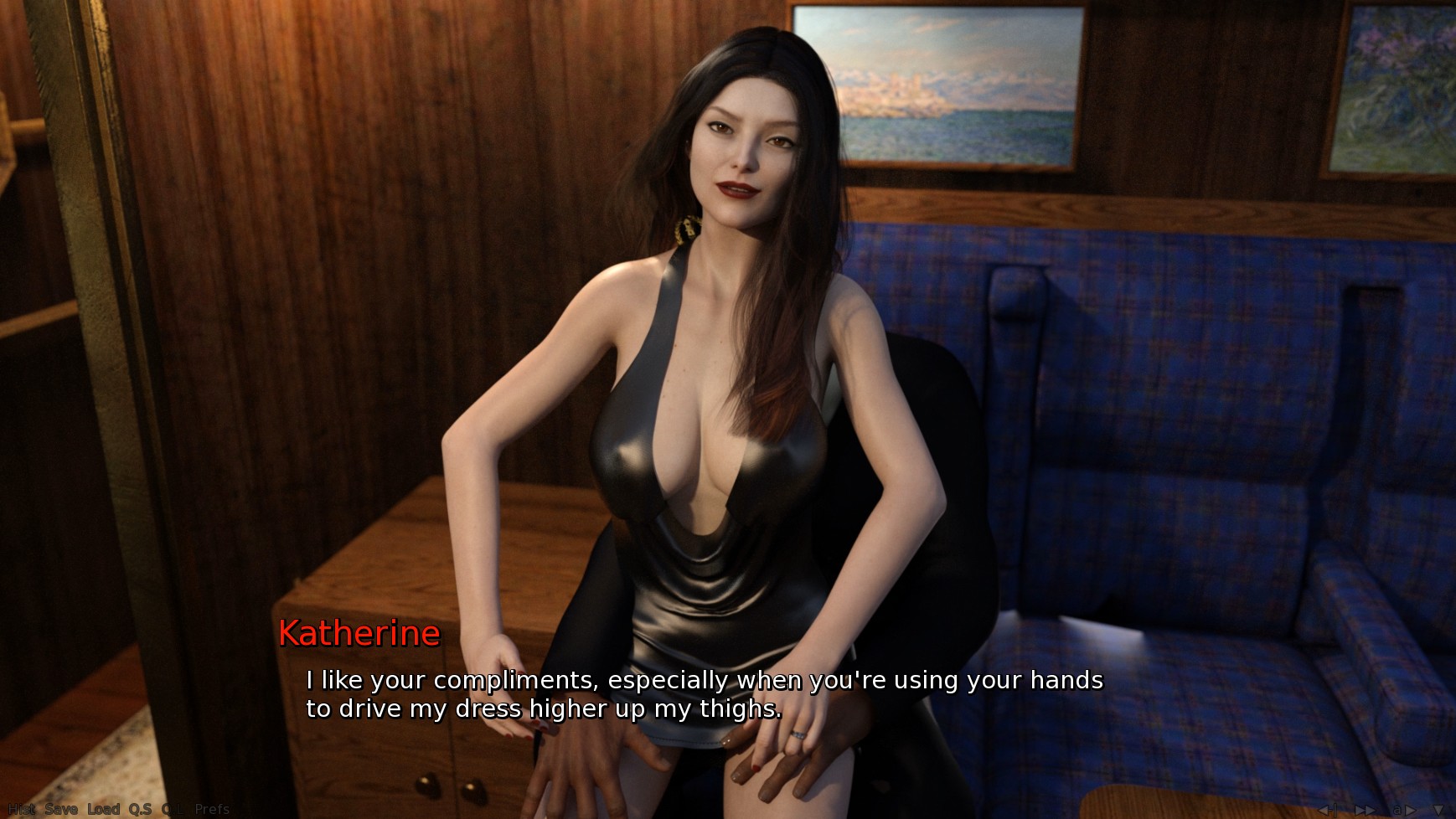Roll back with the back-arrow button
The width and height of the screenshot is (1456, 819).
coord(1327,810)
